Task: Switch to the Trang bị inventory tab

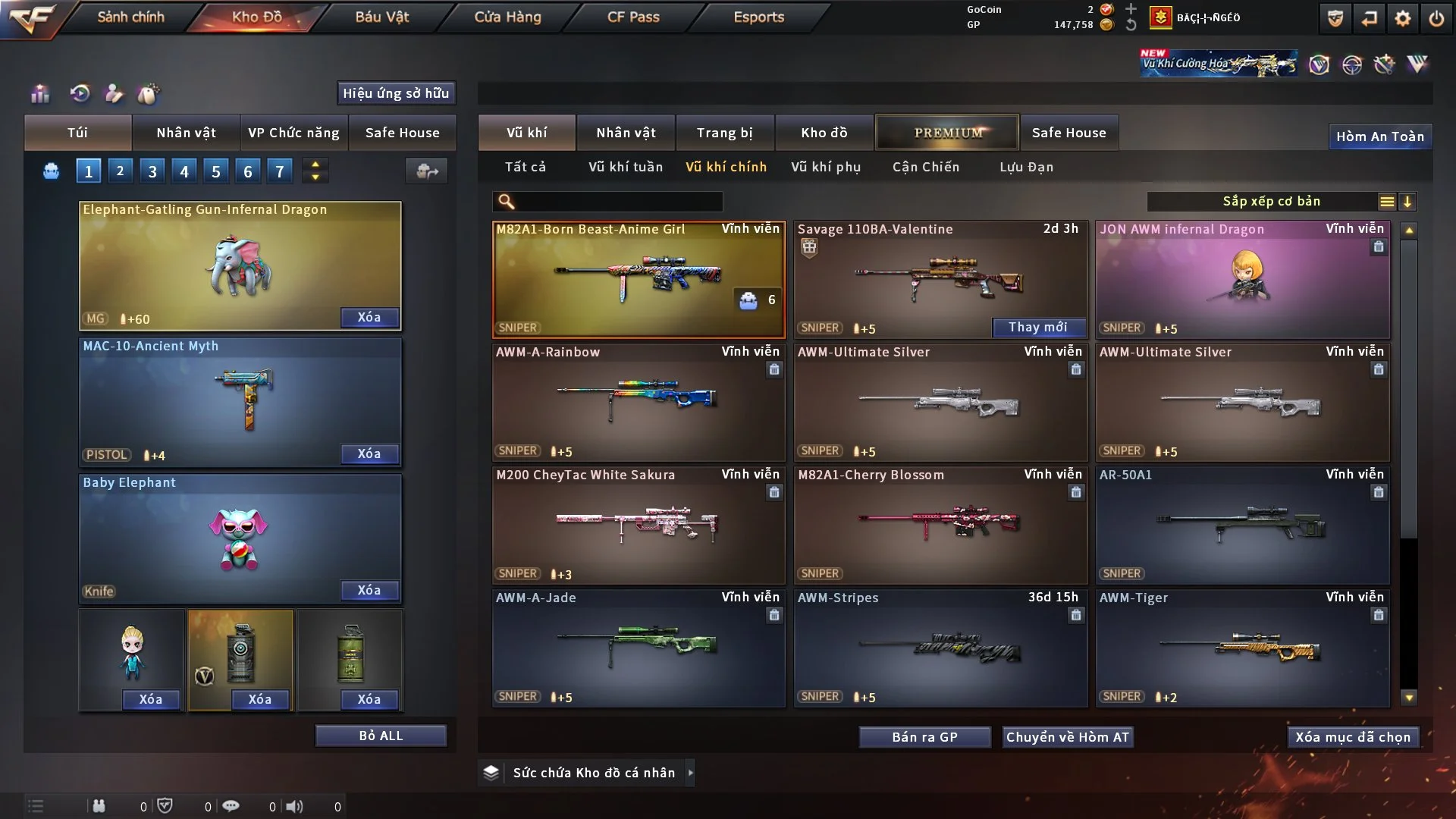Action: pos(724,133)
